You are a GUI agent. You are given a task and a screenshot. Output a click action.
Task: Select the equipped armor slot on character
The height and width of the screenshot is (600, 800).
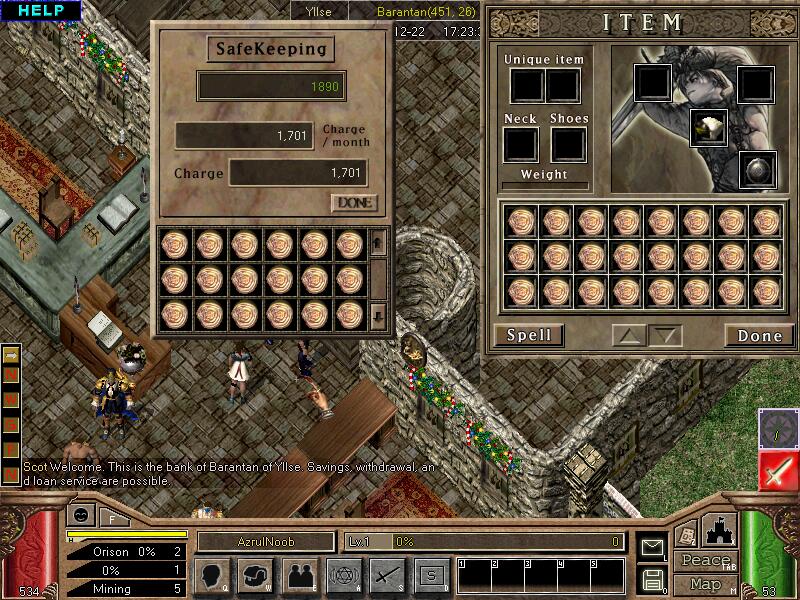tap(708, 127)
